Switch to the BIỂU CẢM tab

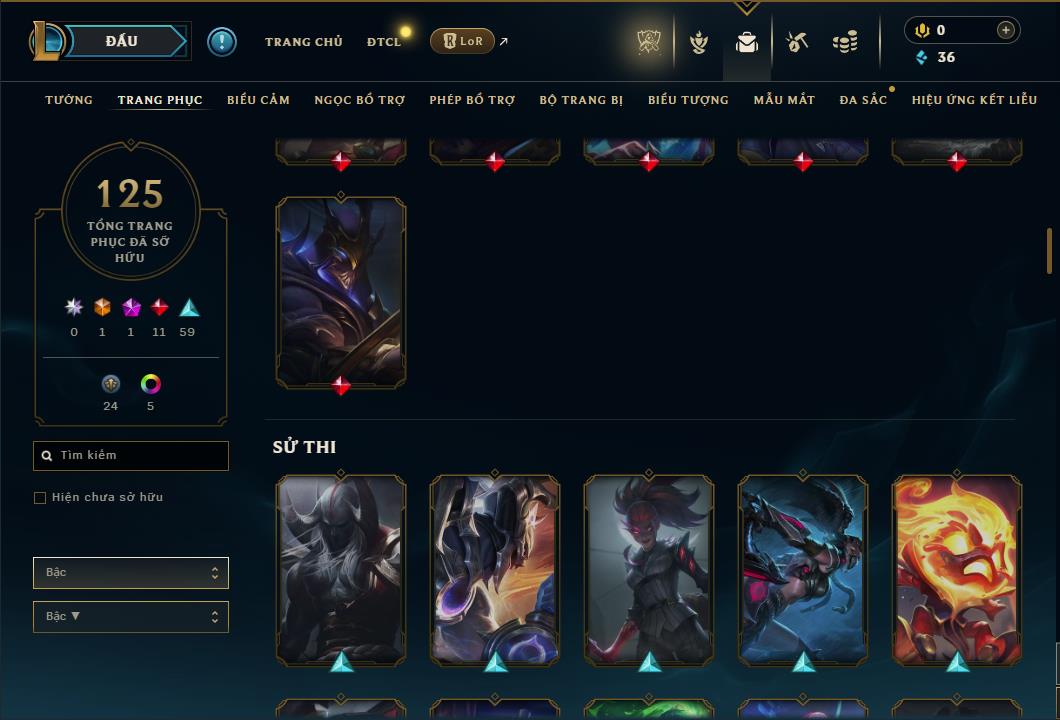258,100
